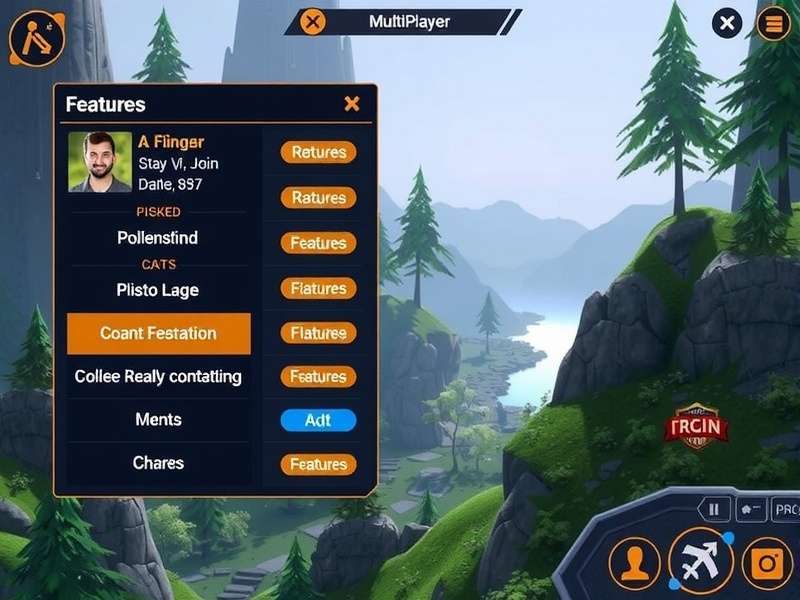This screenshot has width=800, height=600.
Task: Close the Features panel
Action: click(351, 104)
